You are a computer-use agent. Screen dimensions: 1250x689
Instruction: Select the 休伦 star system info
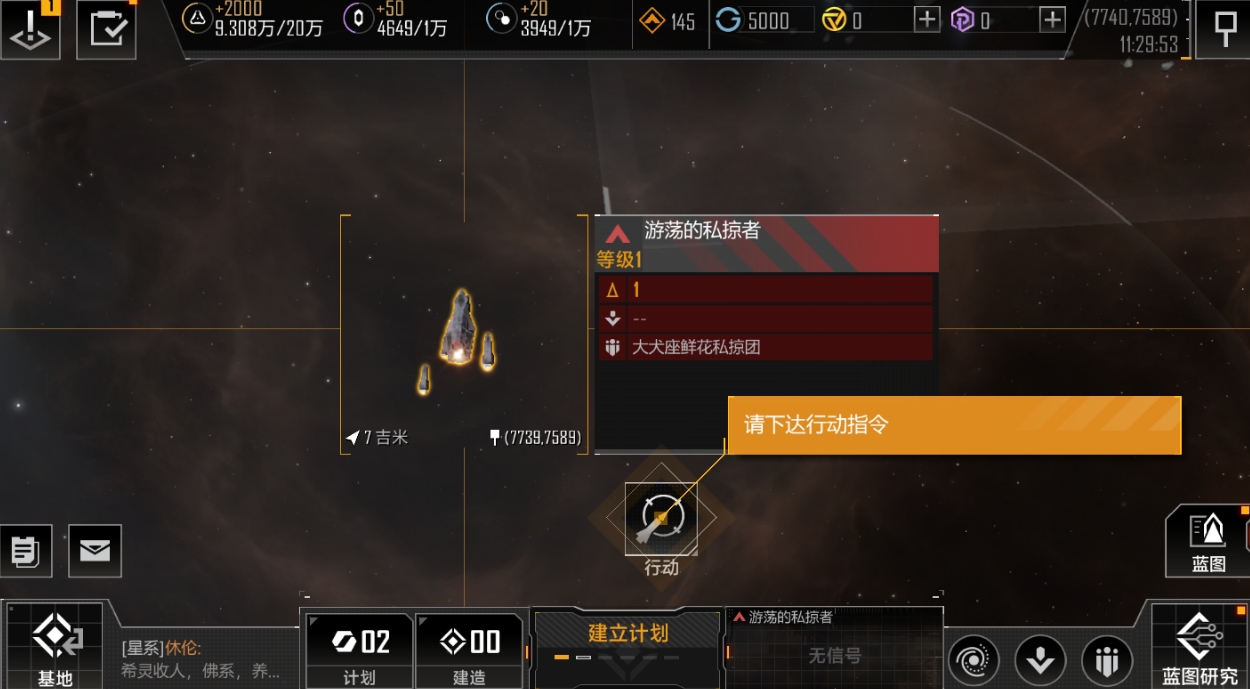[x=200, y=658]
